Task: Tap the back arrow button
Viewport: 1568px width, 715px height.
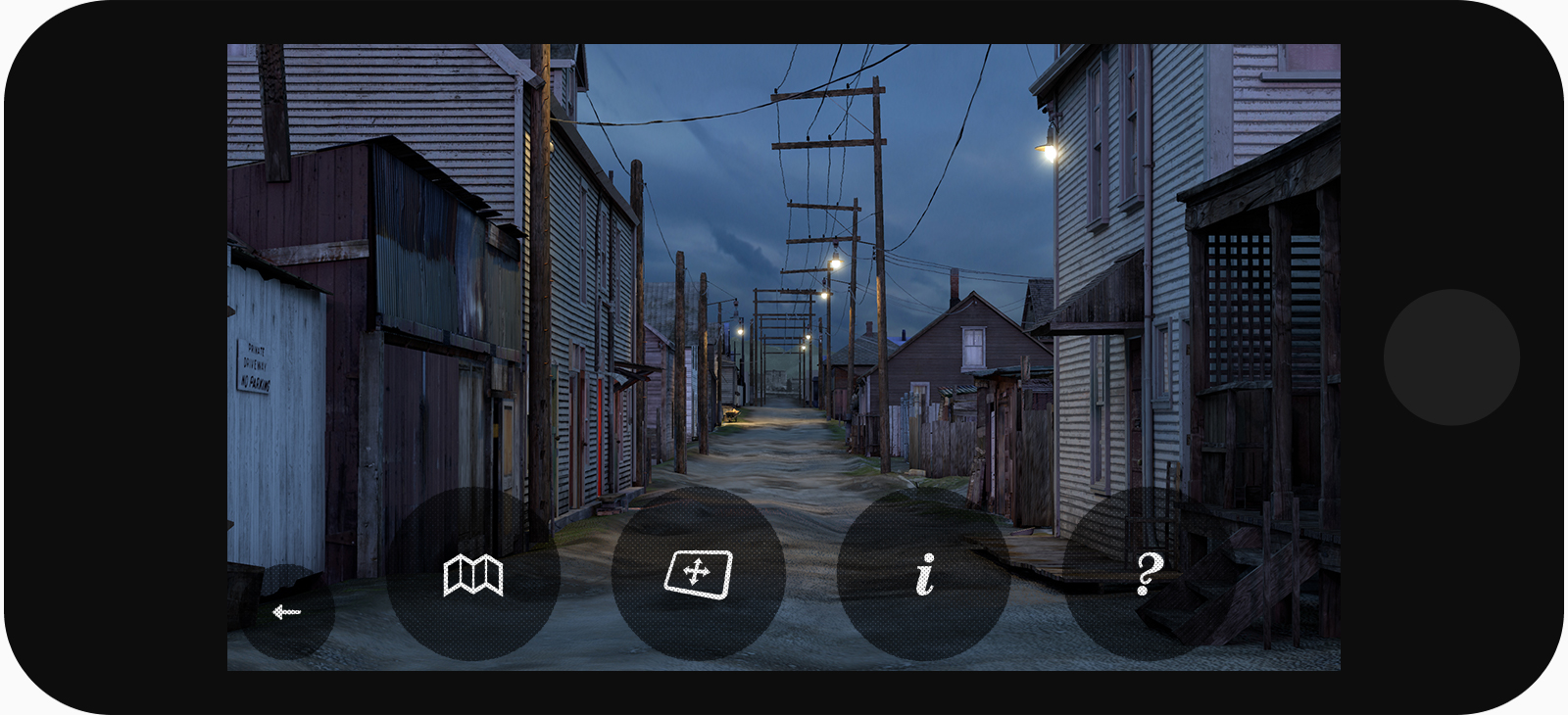Action: click(287, 612)
